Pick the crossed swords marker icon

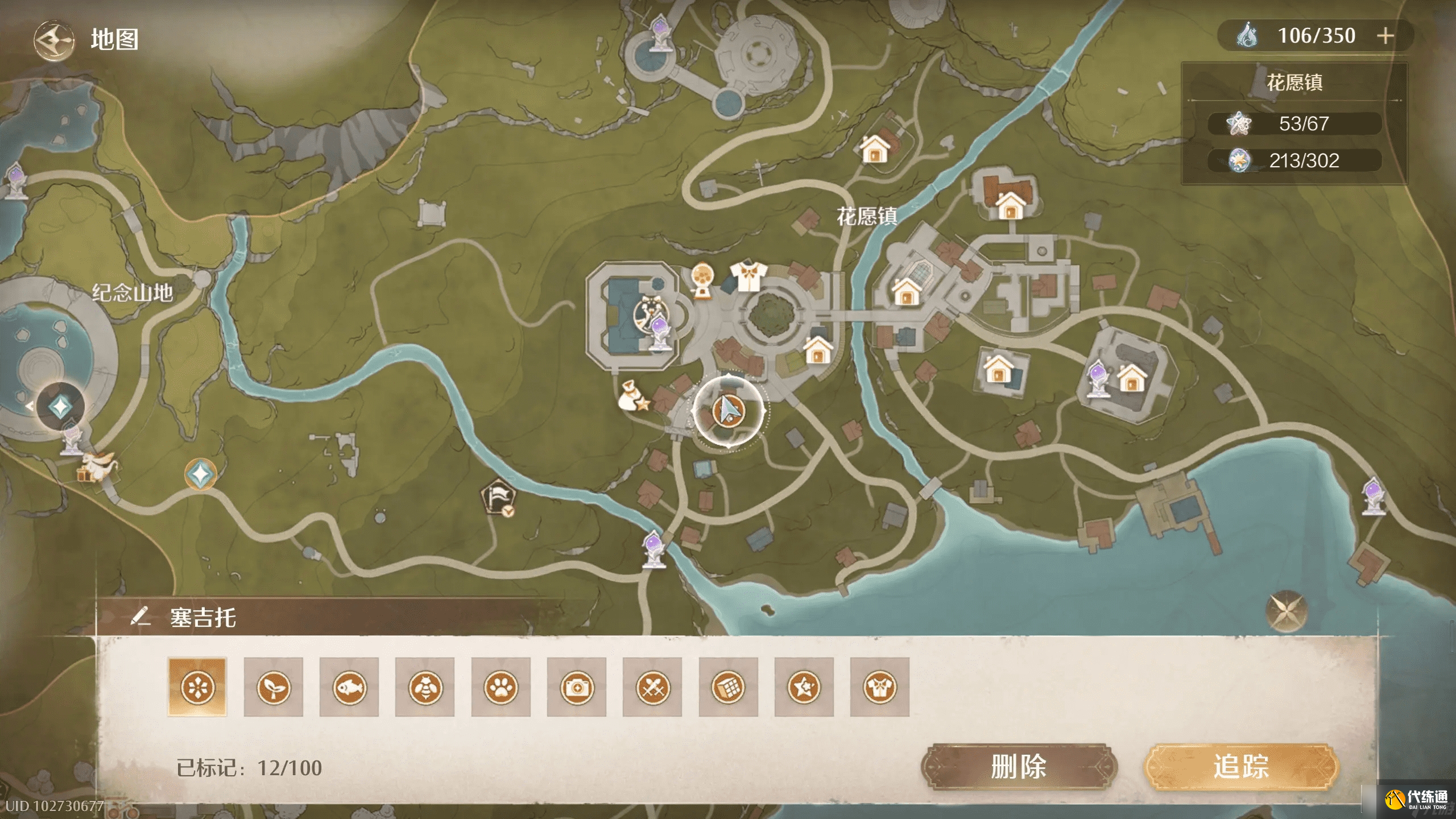coord(652,687)
